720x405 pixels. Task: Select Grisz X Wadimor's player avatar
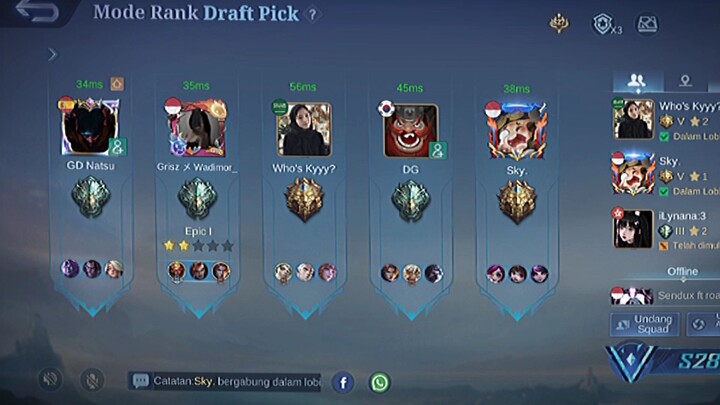pos(197,129)
